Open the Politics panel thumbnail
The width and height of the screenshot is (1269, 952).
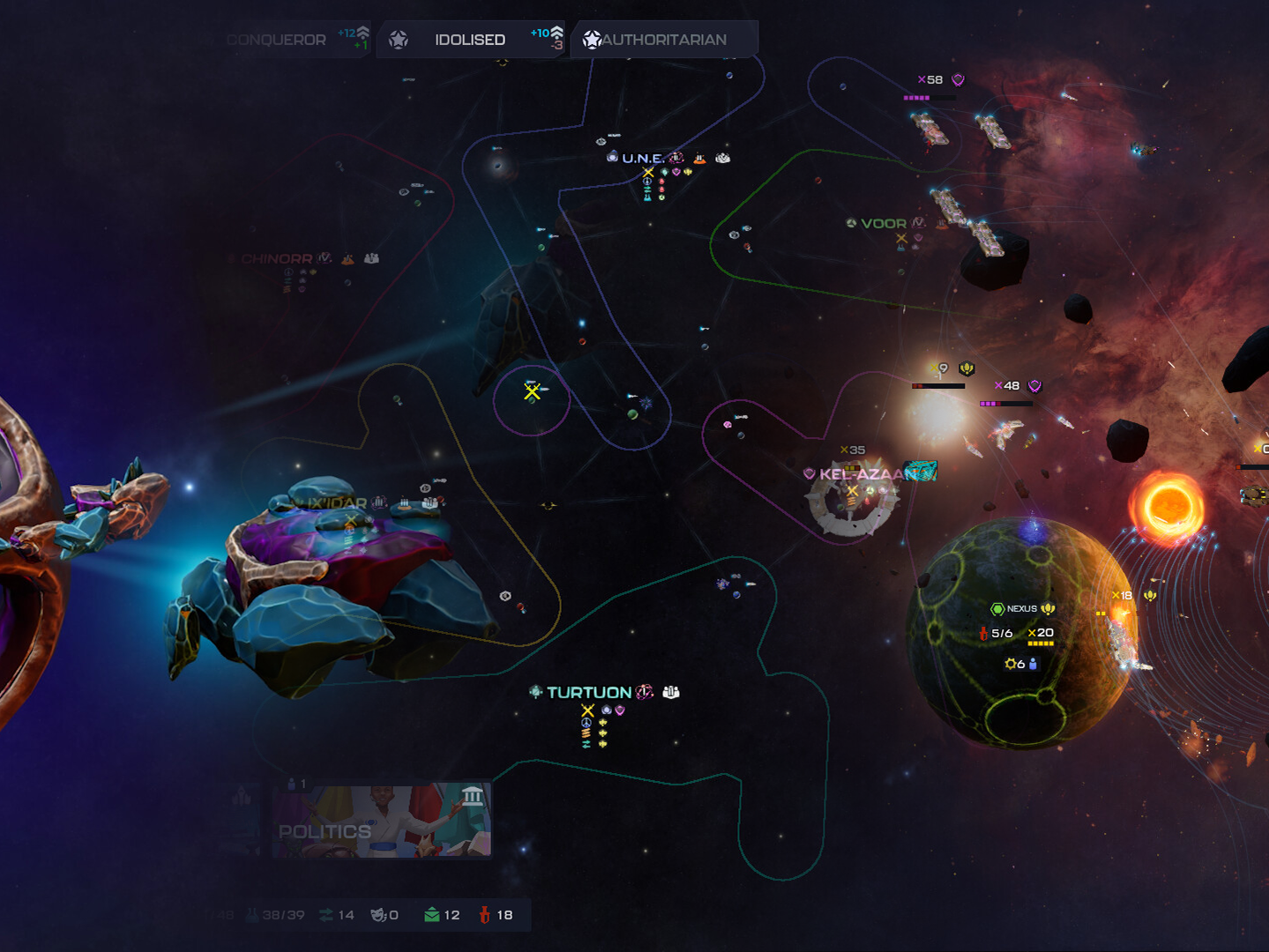tap(381, 822)
